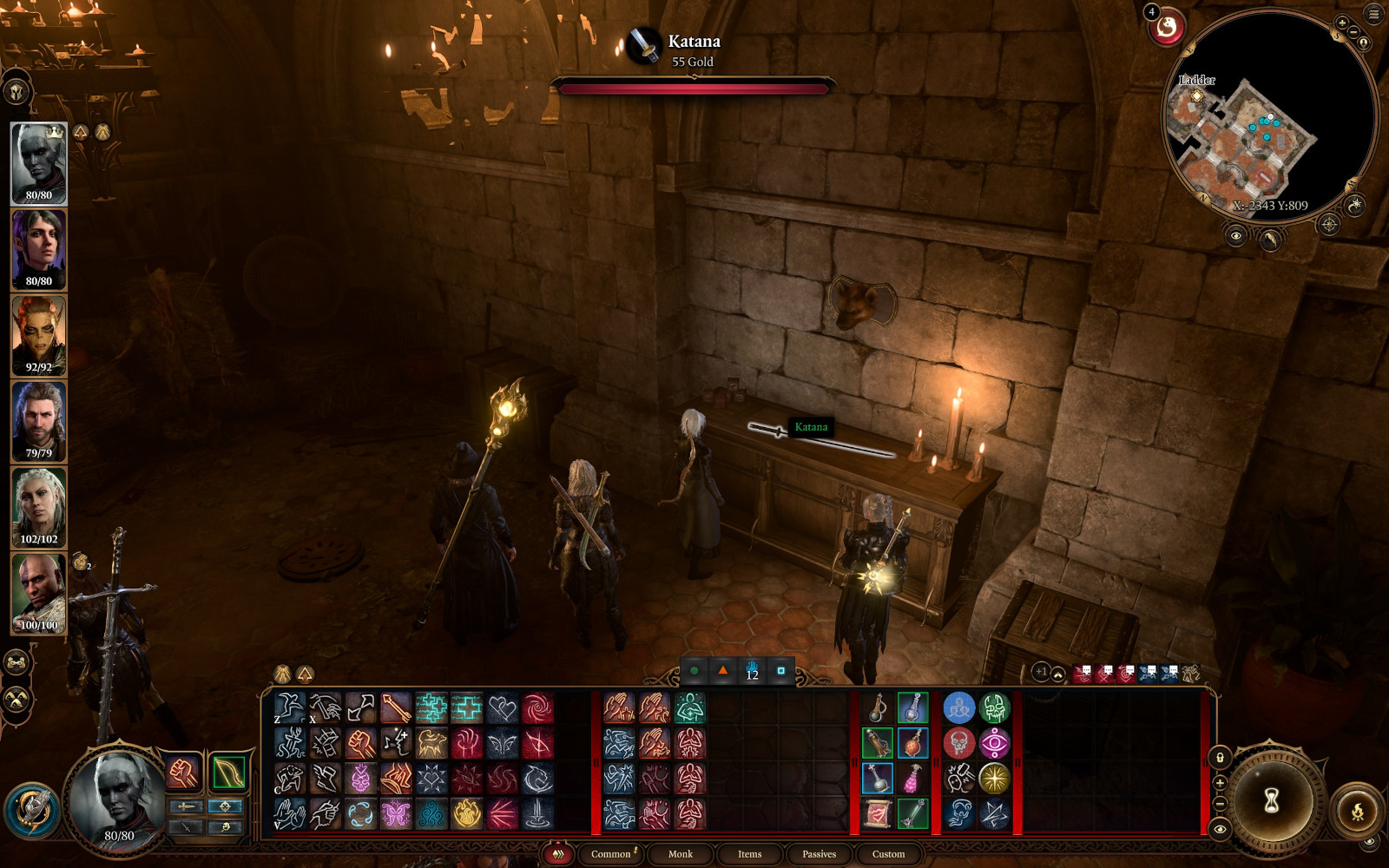
Task: Select the bald companion portrait with 100/100
Action: click(38, 593)
